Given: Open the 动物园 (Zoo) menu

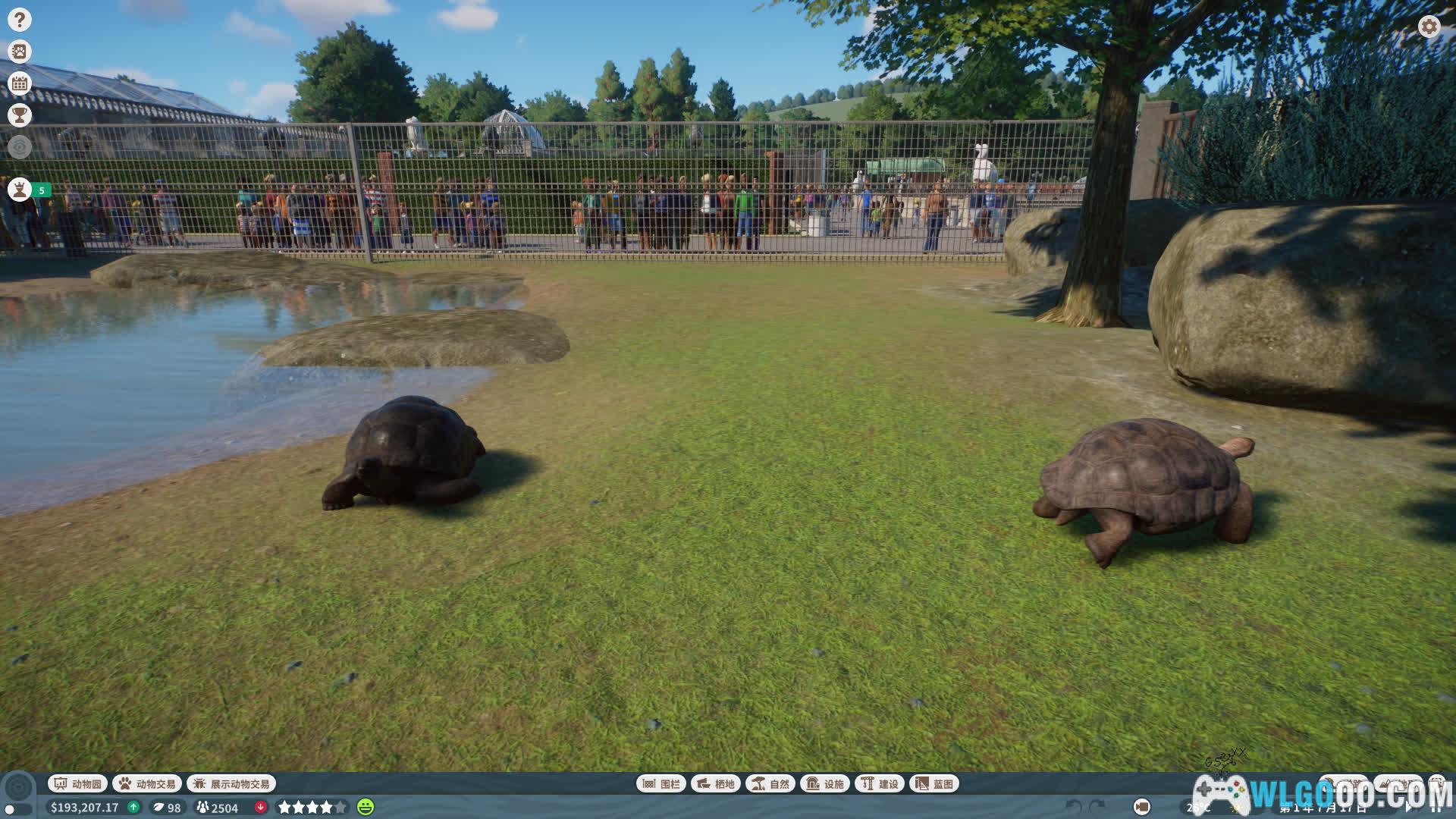Looking at the screenshot, I should (x=78, y=783).
